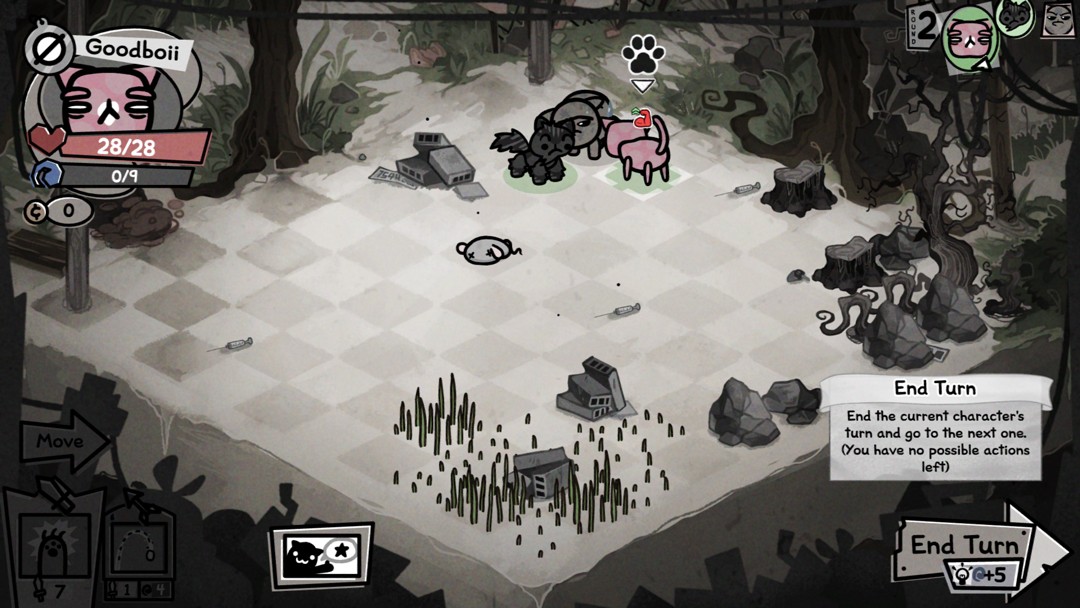Select the Move arrow action
This screenshot has width=1080, height=608.
[62, 441]
